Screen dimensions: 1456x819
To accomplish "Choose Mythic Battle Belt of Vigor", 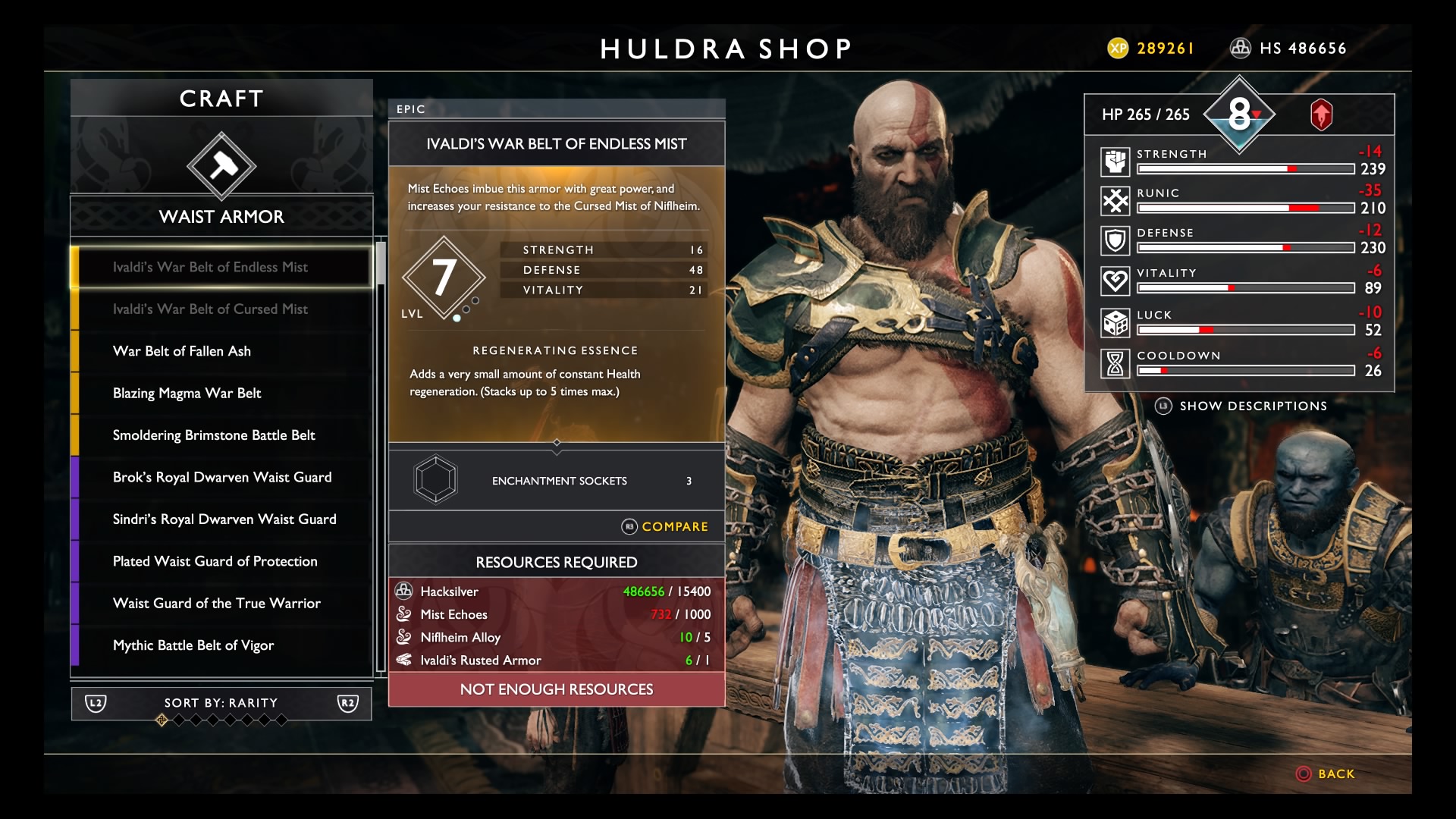I will 221,645.
